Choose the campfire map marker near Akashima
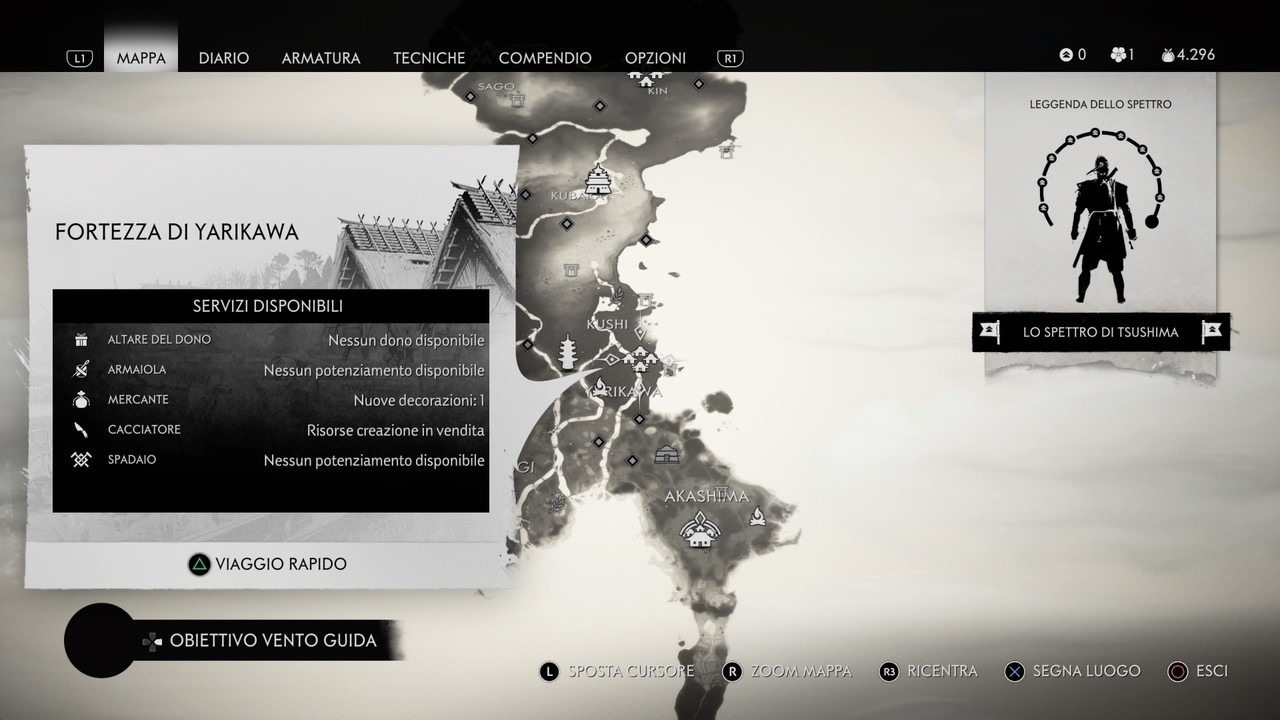 [758, 516]
